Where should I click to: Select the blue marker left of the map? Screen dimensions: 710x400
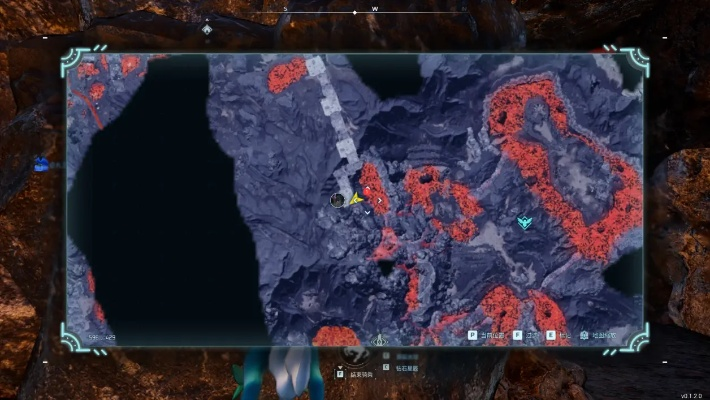[x=41, y=165]
